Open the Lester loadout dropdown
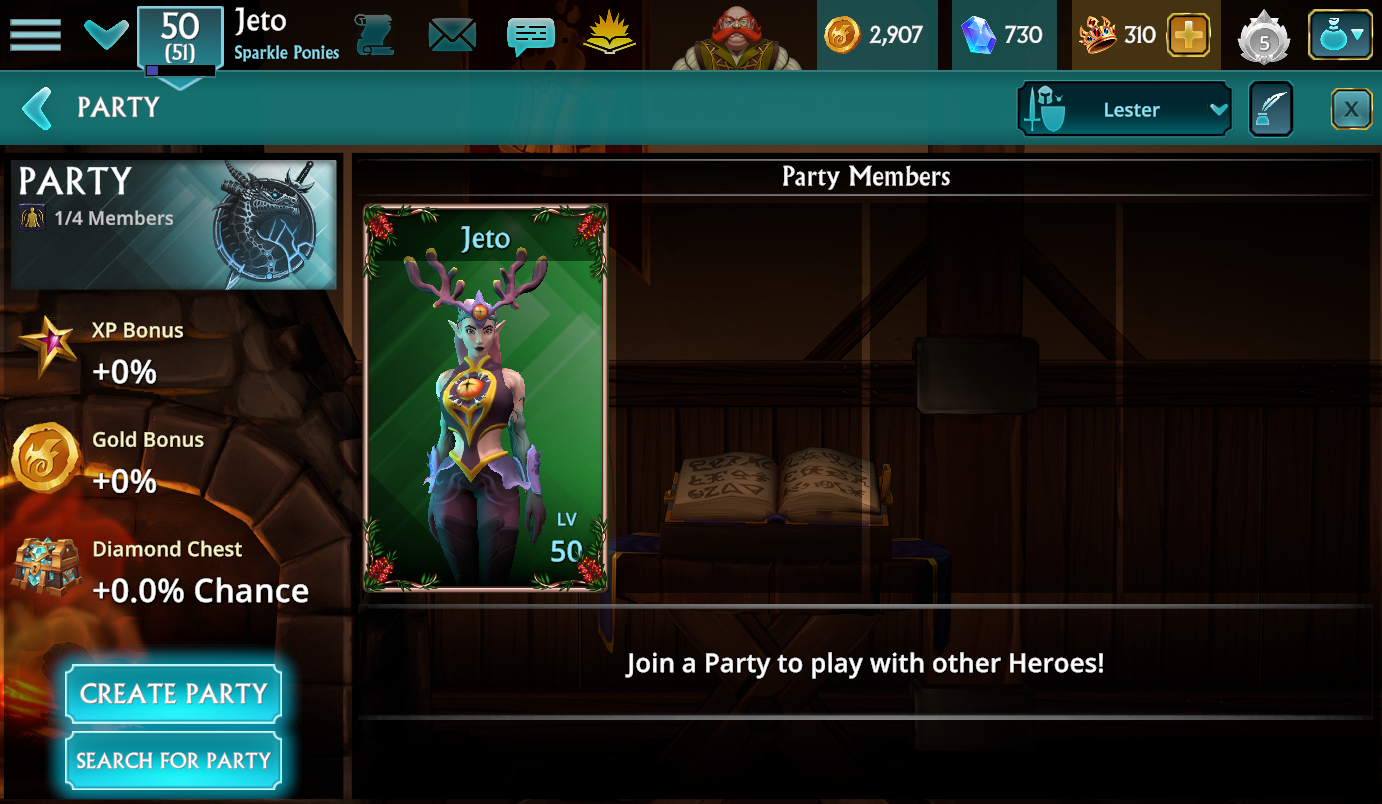Screen dimensions: 1382x804 (1124, 109)
